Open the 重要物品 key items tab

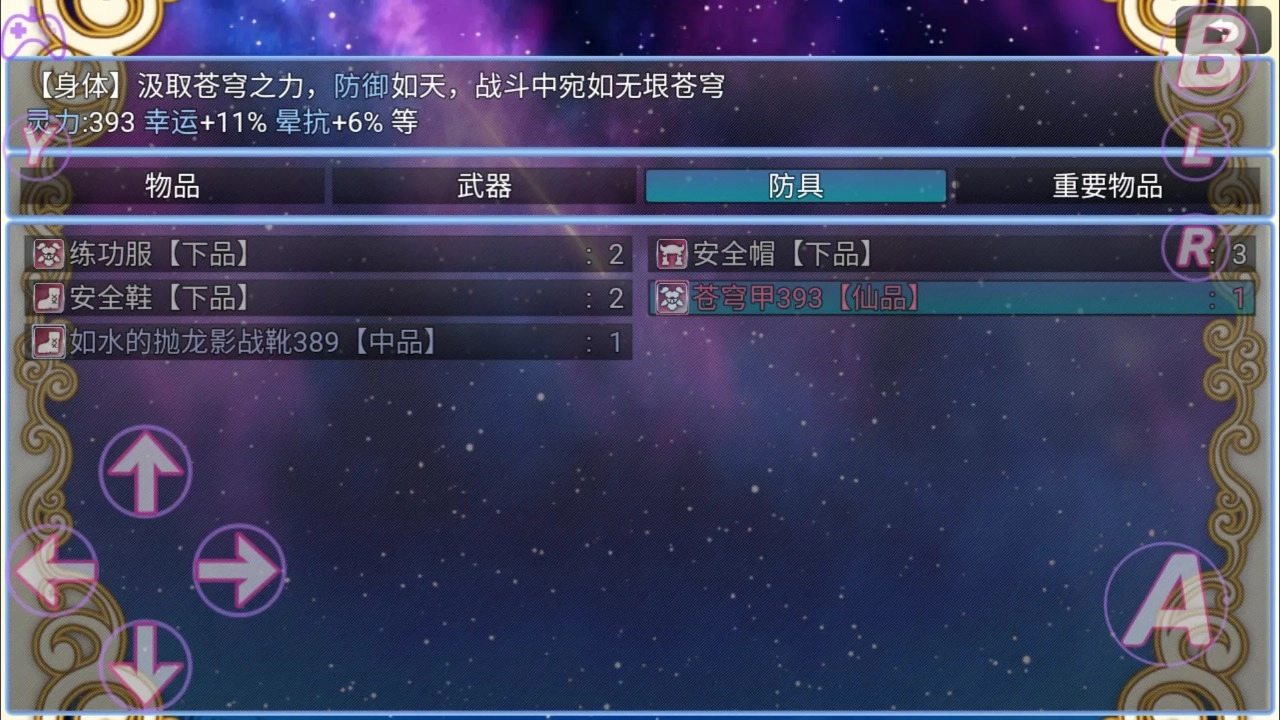coord(1106,186)
